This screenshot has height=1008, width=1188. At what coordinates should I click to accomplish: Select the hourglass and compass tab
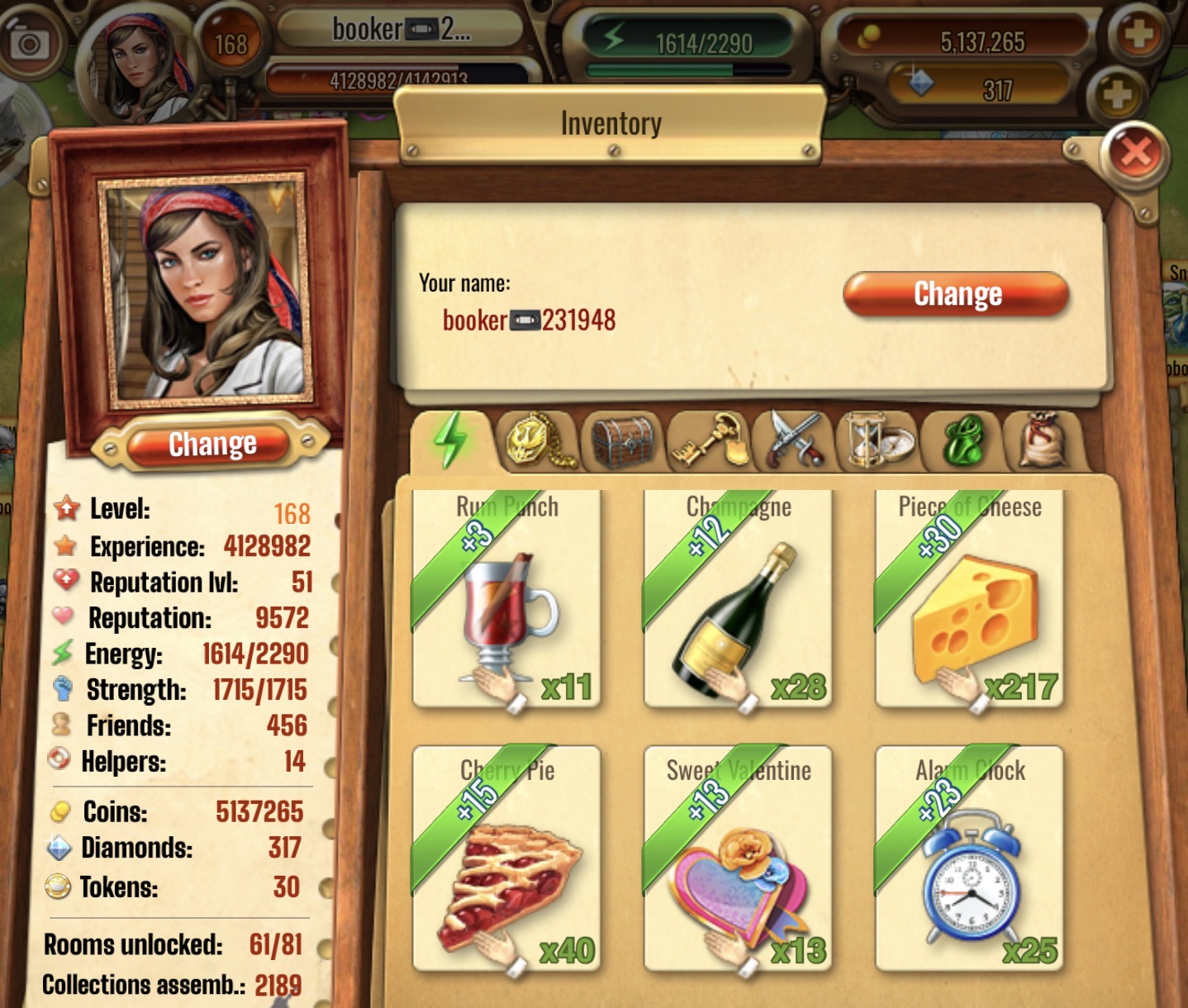(878, 440)
